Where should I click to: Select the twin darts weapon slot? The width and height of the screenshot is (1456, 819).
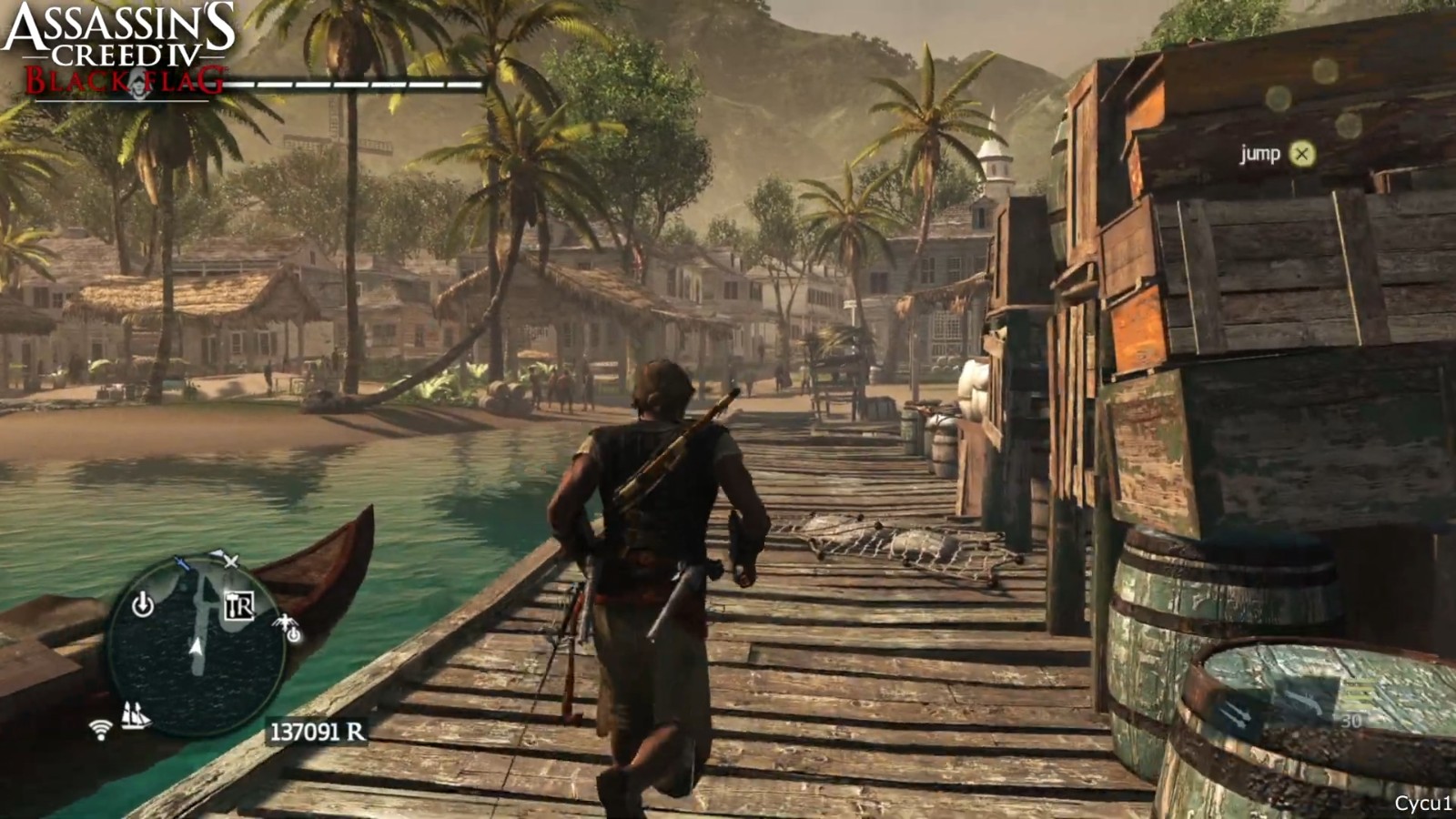click(1236, 713)
